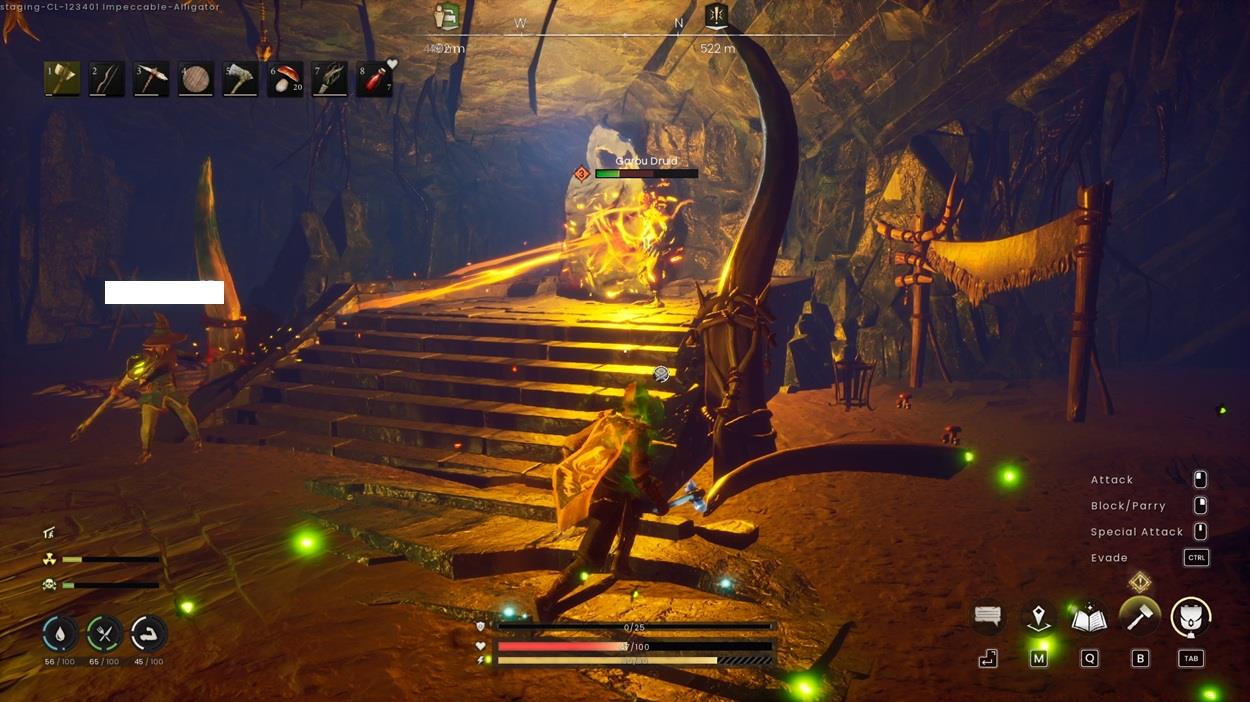Select the round wooden shield slot

point(196,79)
